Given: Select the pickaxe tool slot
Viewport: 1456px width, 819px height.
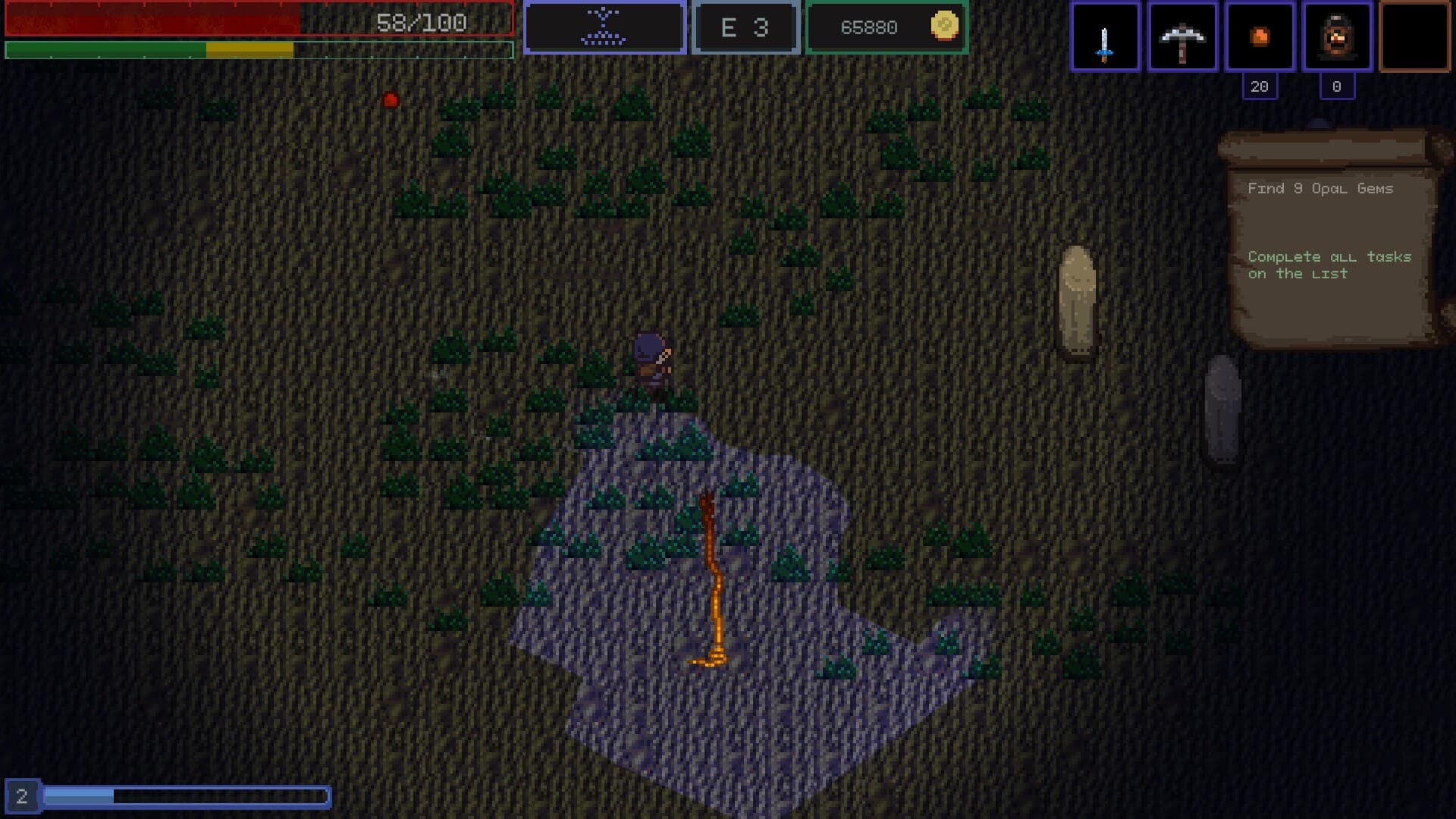Looking at the screenshot, I should (1182, 37).
